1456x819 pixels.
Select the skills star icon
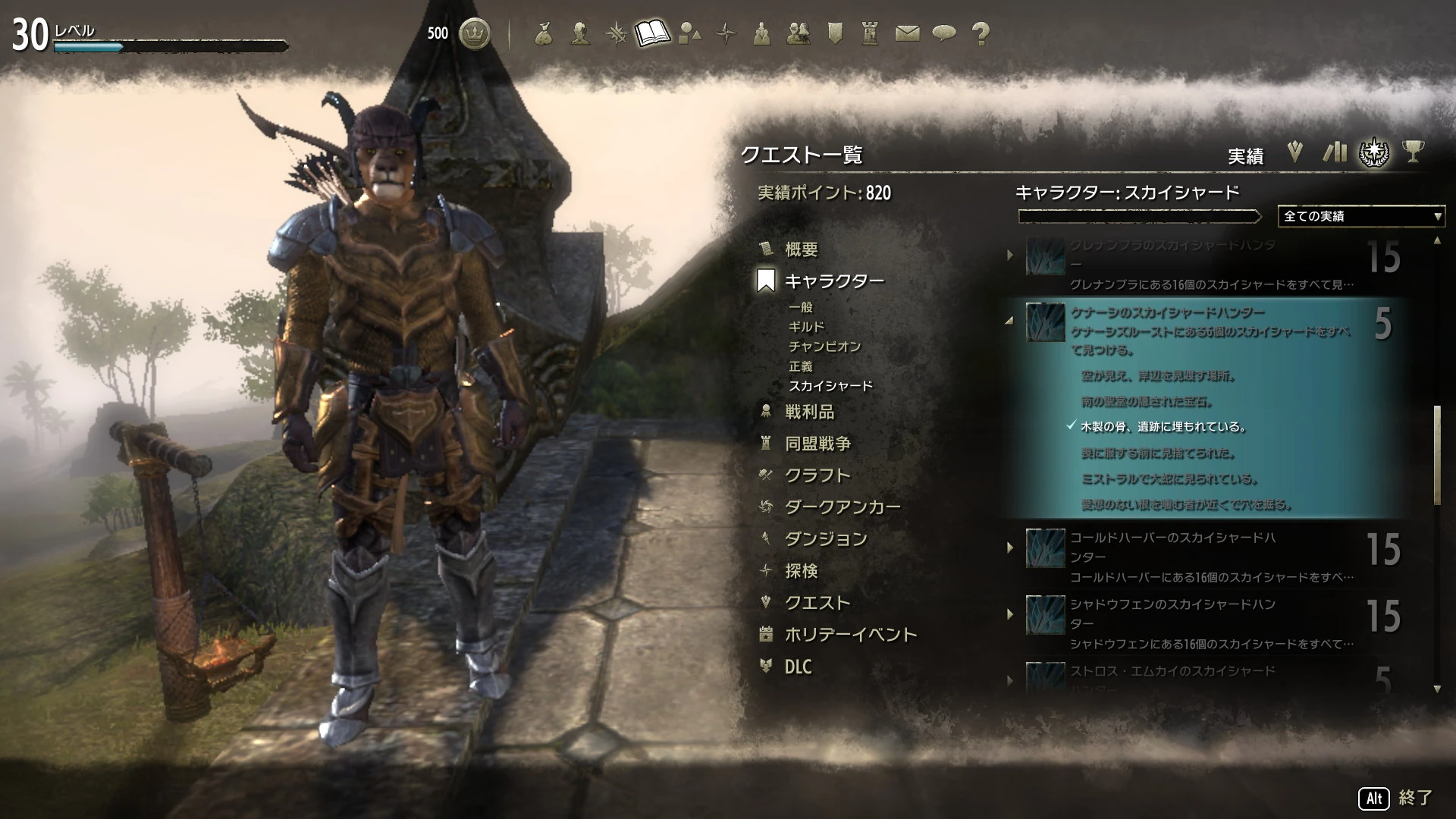coord(616,33)
